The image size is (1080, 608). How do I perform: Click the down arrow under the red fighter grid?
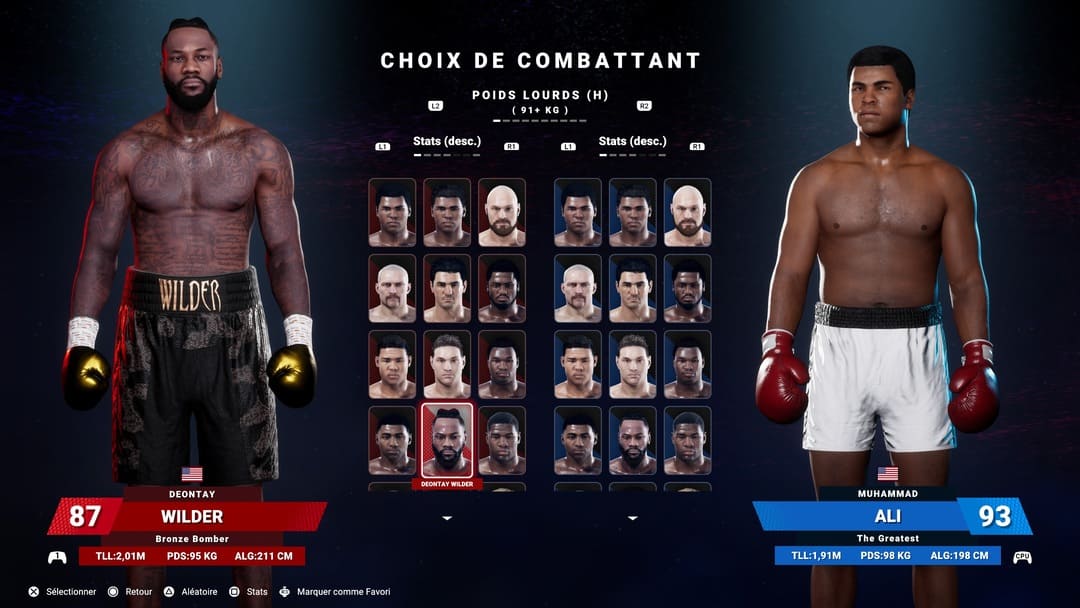(447, 518)
